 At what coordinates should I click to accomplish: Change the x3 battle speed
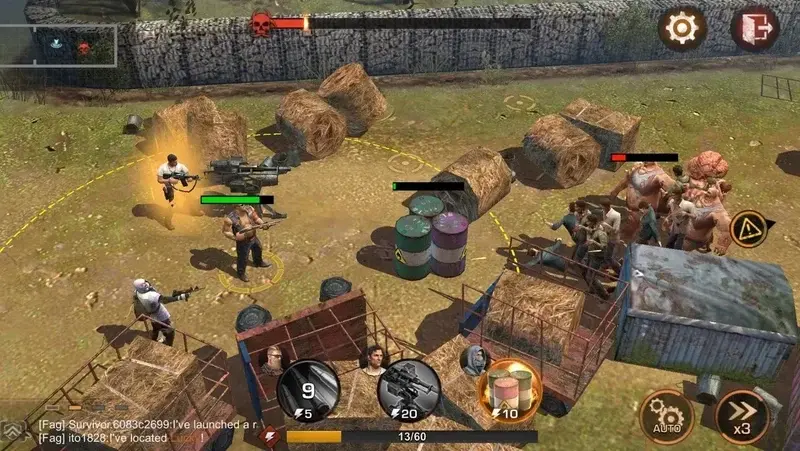743,415
